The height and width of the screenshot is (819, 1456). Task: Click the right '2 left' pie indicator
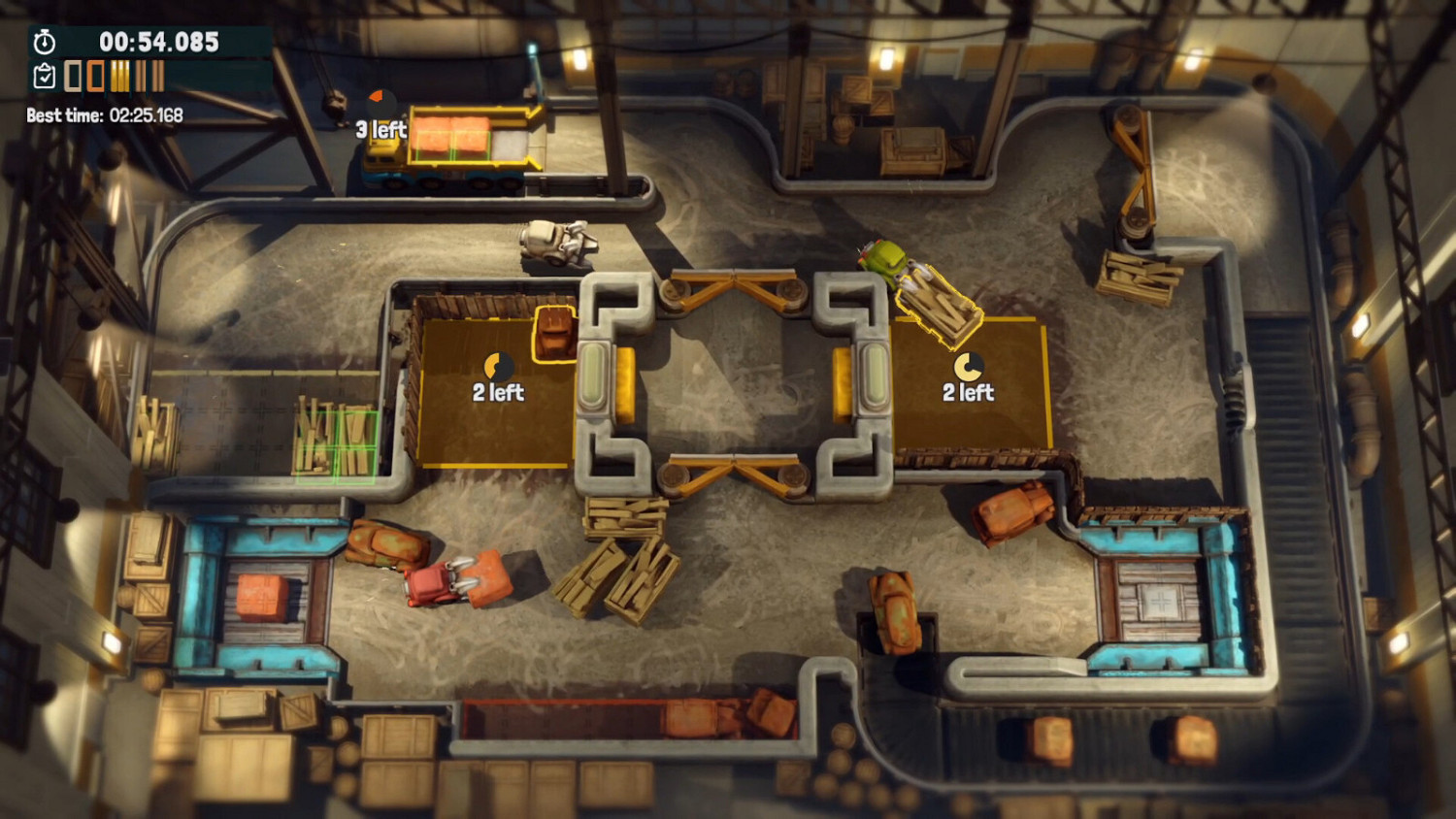[x=968, y=369]
